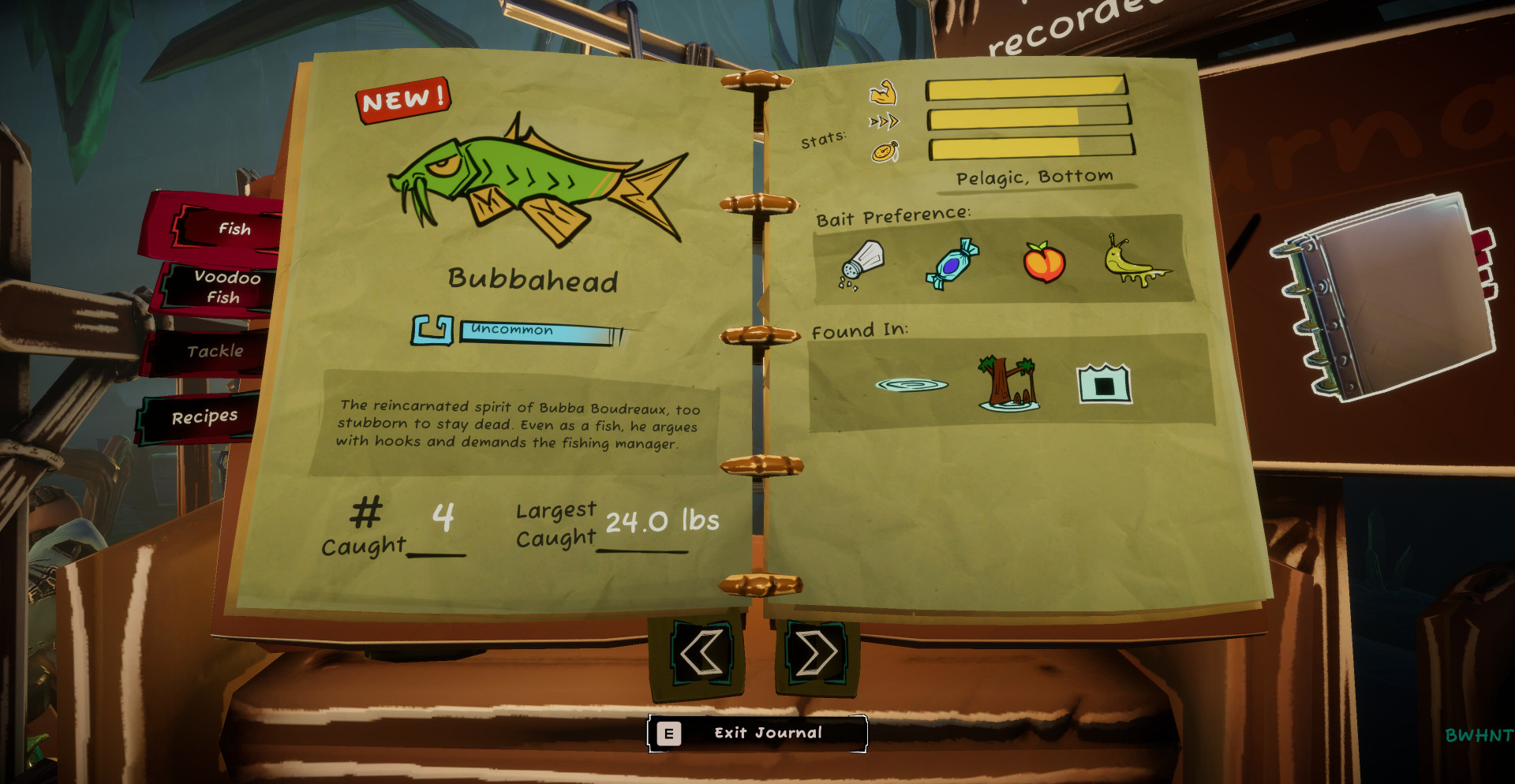Select the swamp tree location icon
This screenshot has width=1515, height=784.
click(x=1008, y=383)
